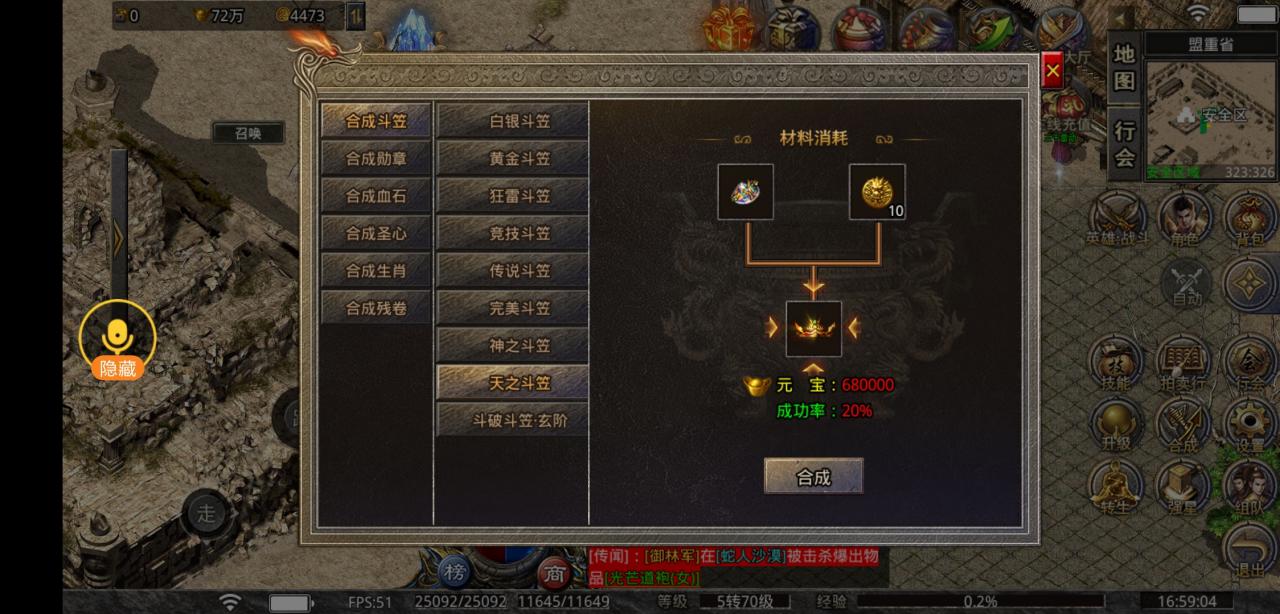This screenshot has height=614, width=1280.
Task: Select the 传说斗笠 recipe
Action: (512, 271)
